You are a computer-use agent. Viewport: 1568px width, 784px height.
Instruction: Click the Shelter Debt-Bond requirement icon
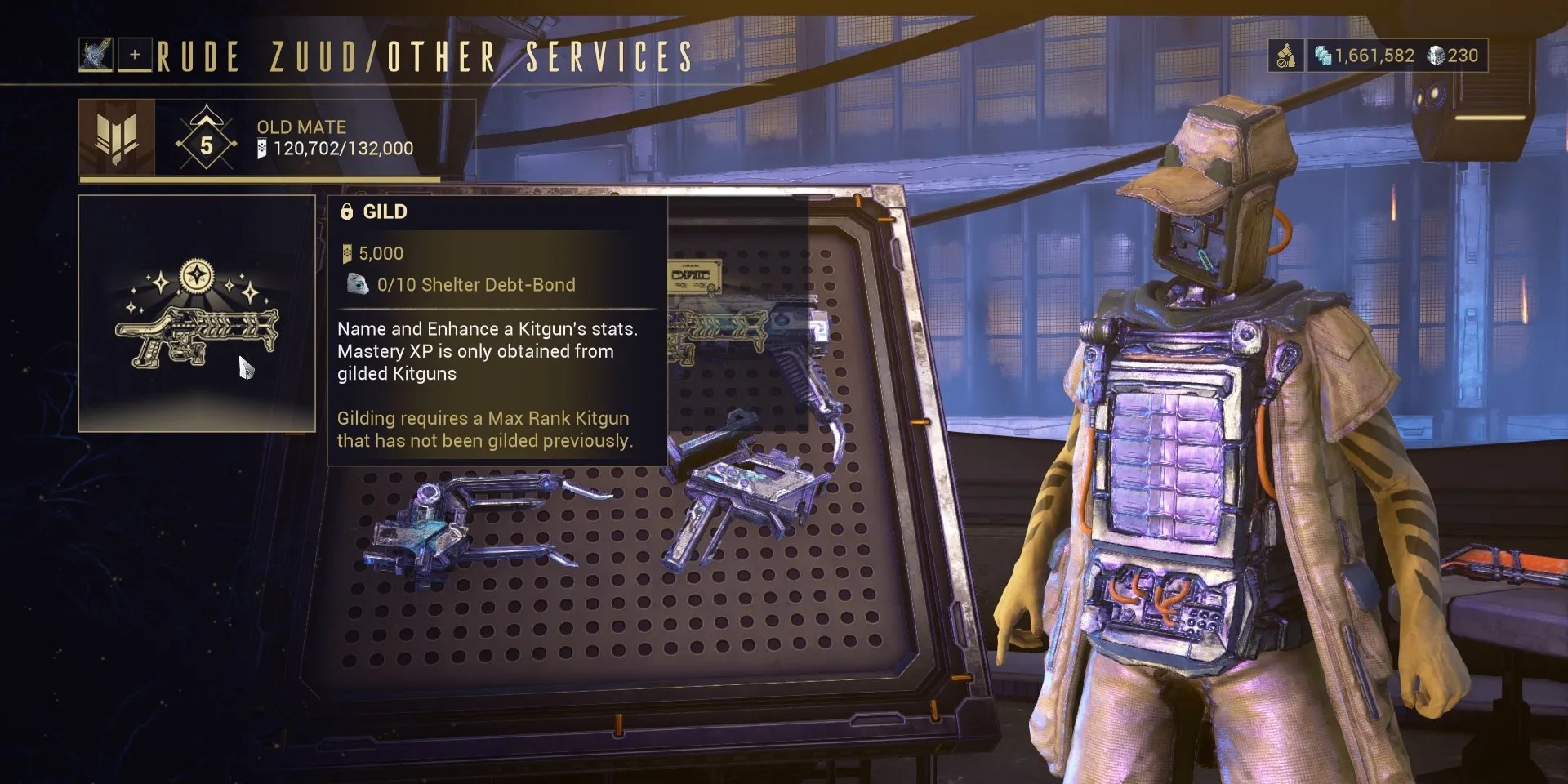[357, 285]
